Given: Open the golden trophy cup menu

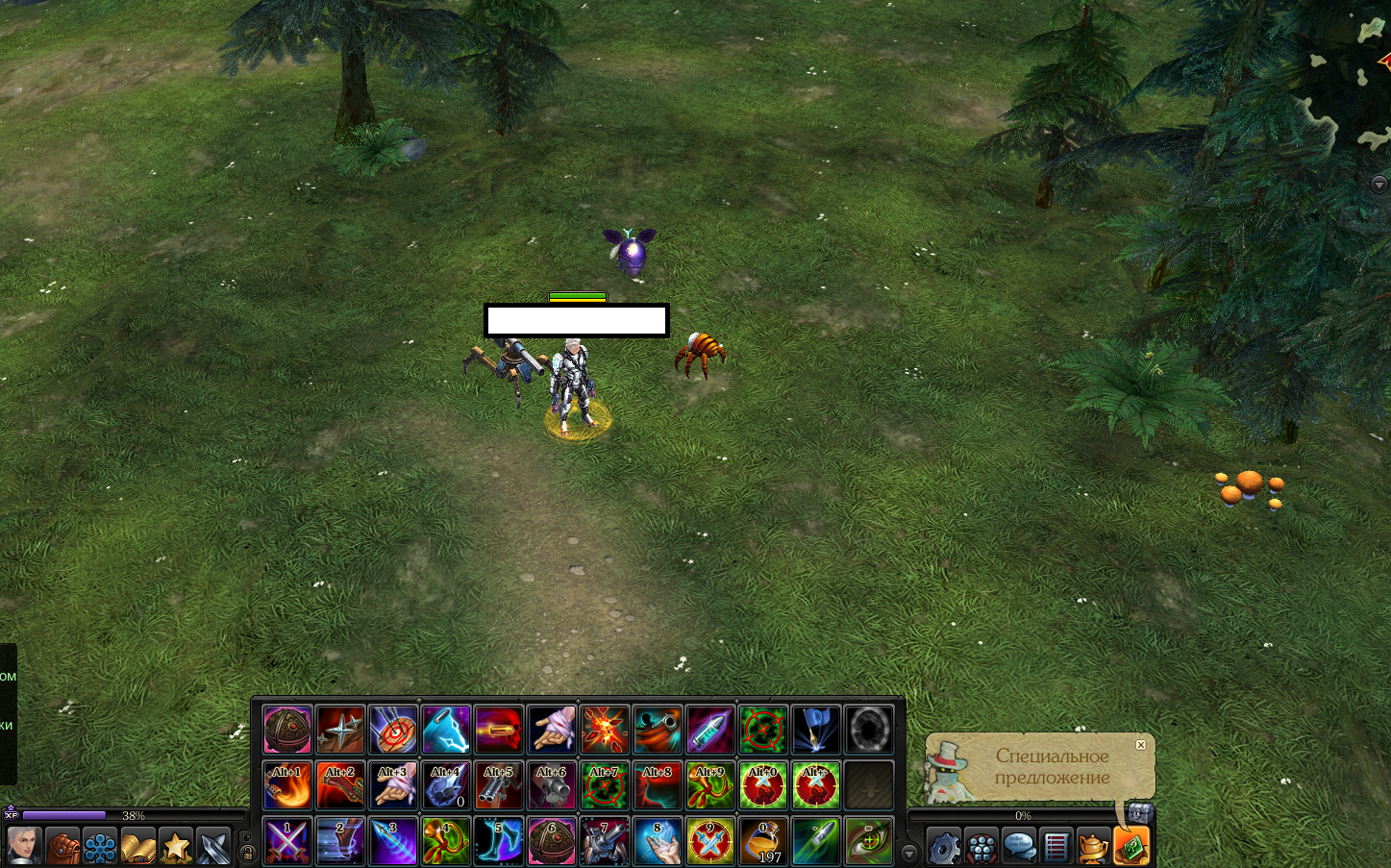Looking at the screenshot, I should [1093, 847].
